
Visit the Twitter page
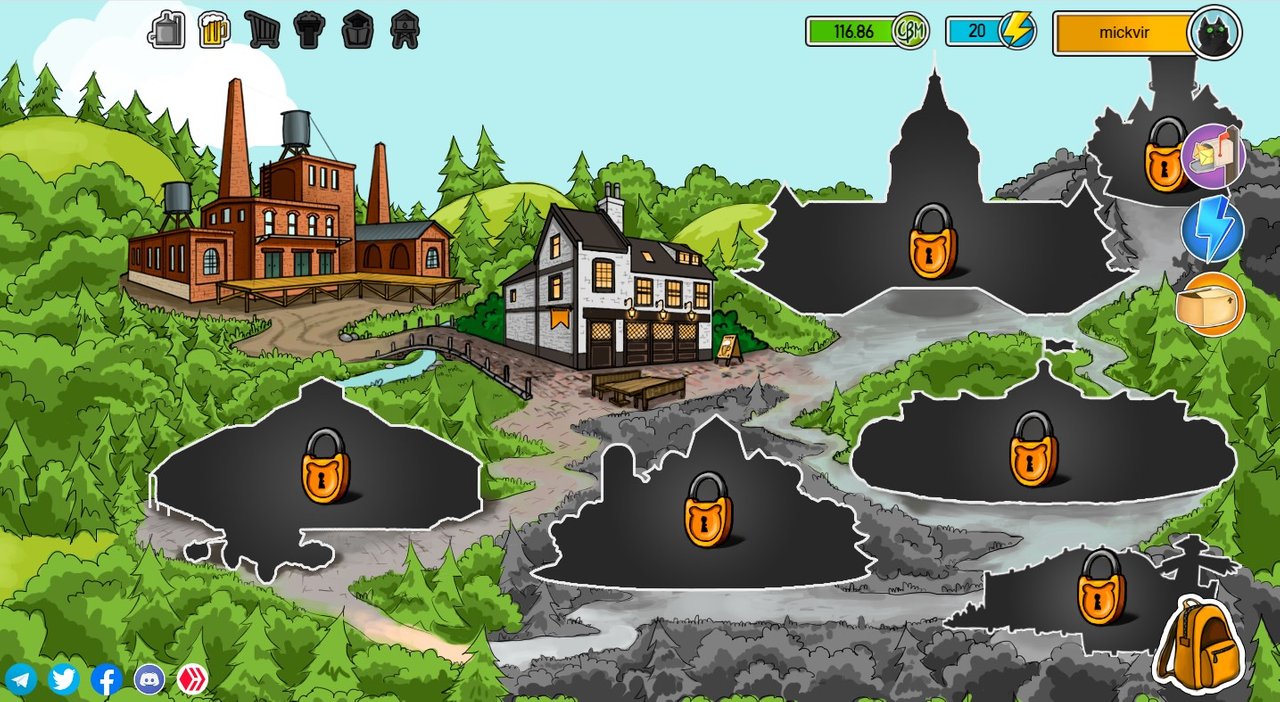[x=64, y=680]
